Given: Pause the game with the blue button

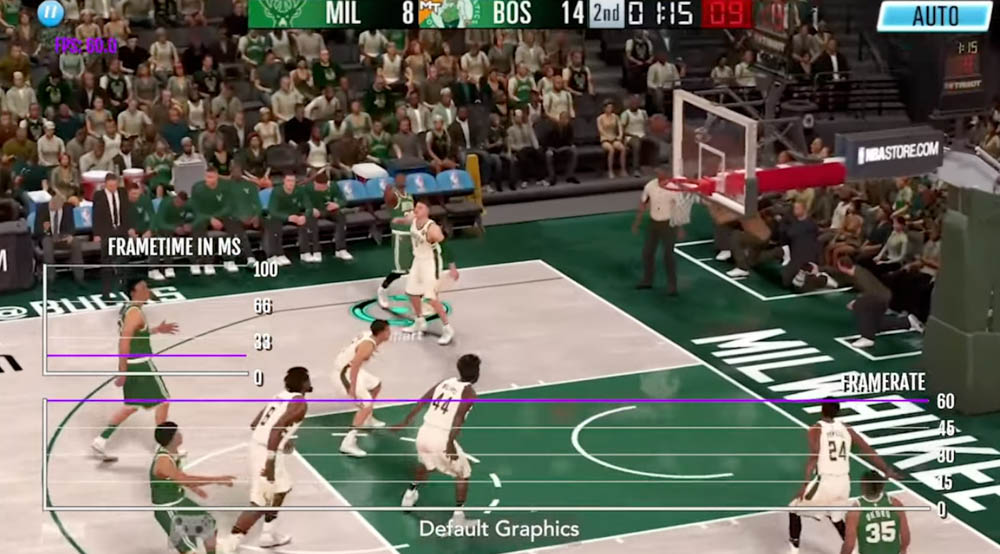Looking at the screenshot, I should point(50,13).
